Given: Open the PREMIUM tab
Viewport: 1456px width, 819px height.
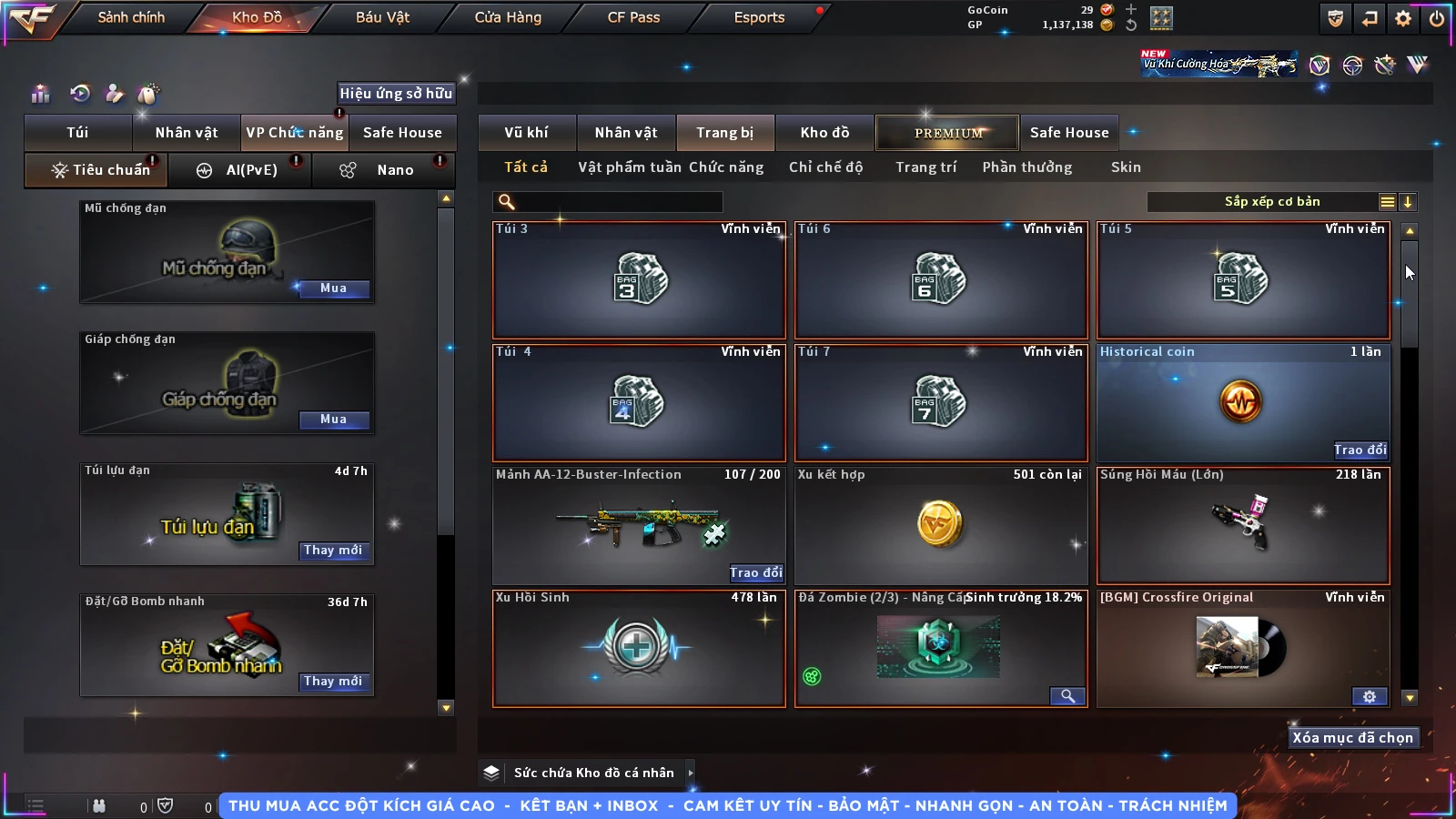Looking at the screenshot, I should tap(947, 133).
